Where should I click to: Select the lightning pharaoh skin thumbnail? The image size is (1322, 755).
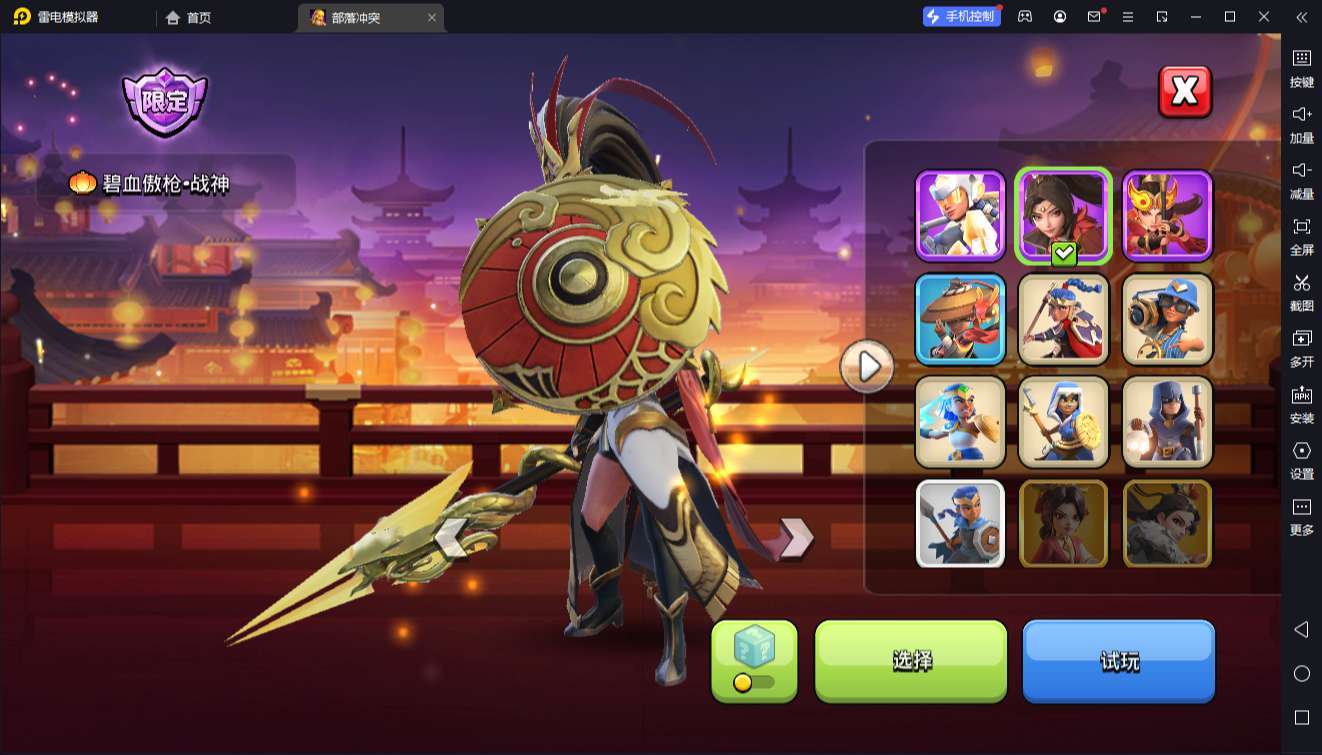[x=960, y=421]
